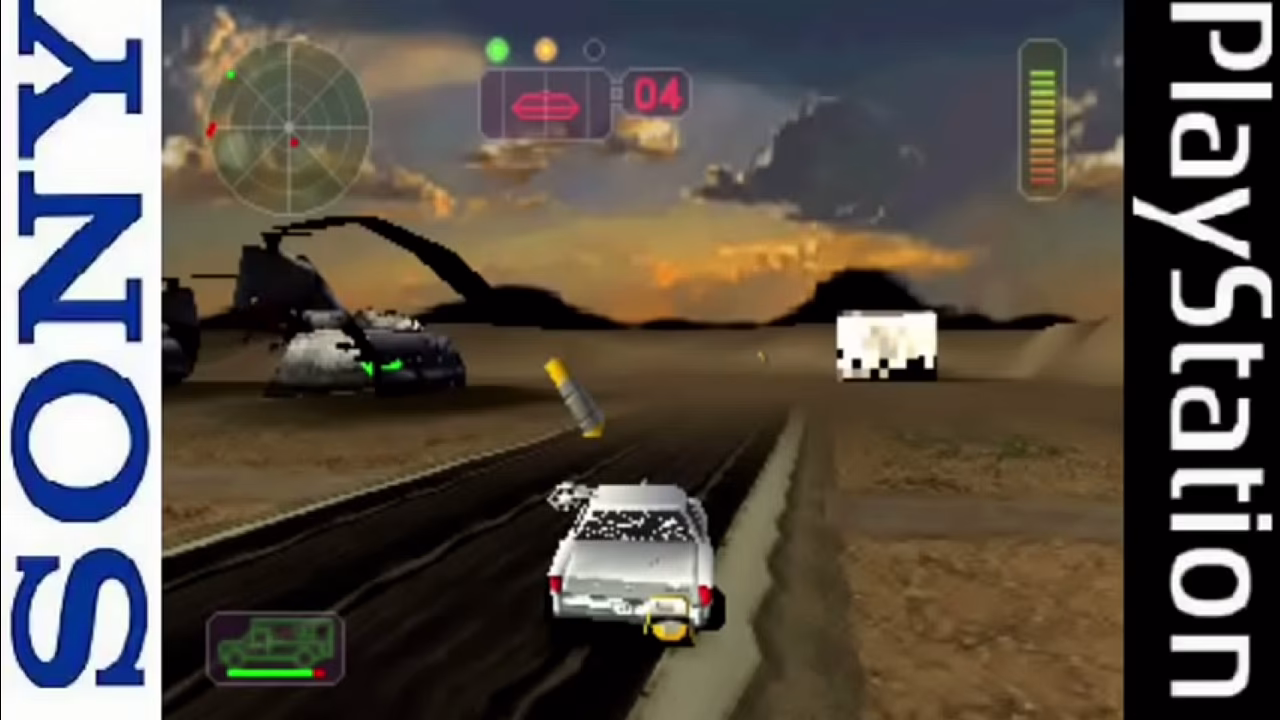Click the green blip on the radar
This screenshot has height=720, width=1280.
tap(231, 75)
